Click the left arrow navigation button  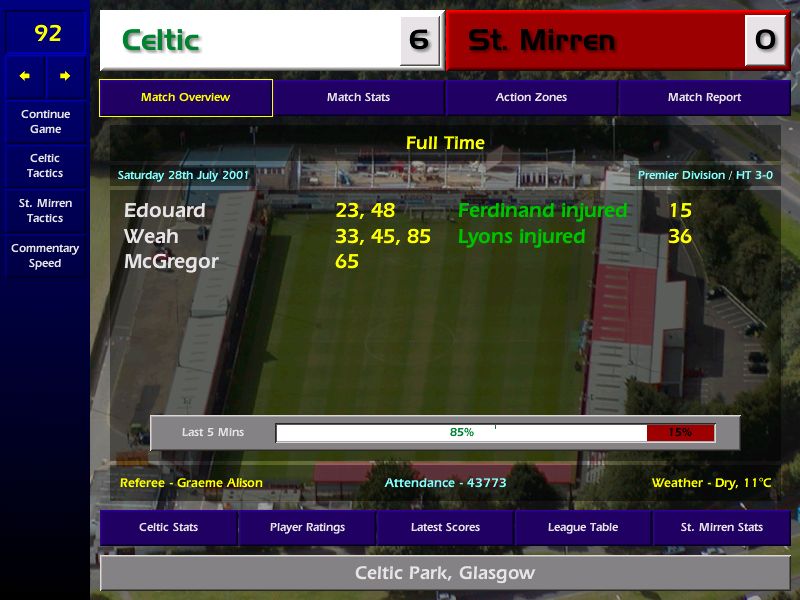pos(25,76)
